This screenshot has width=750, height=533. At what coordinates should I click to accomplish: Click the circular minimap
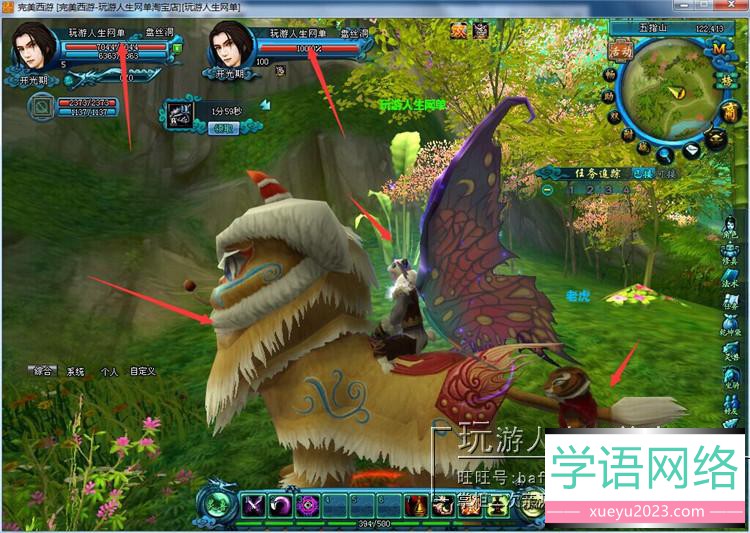tap(671, 97)
